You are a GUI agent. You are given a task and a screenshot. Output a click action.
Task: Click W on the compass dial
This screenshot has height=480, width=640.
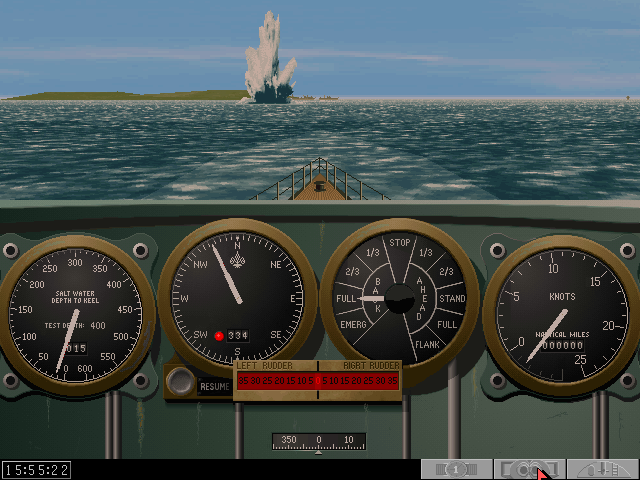[x=182, y=299]
